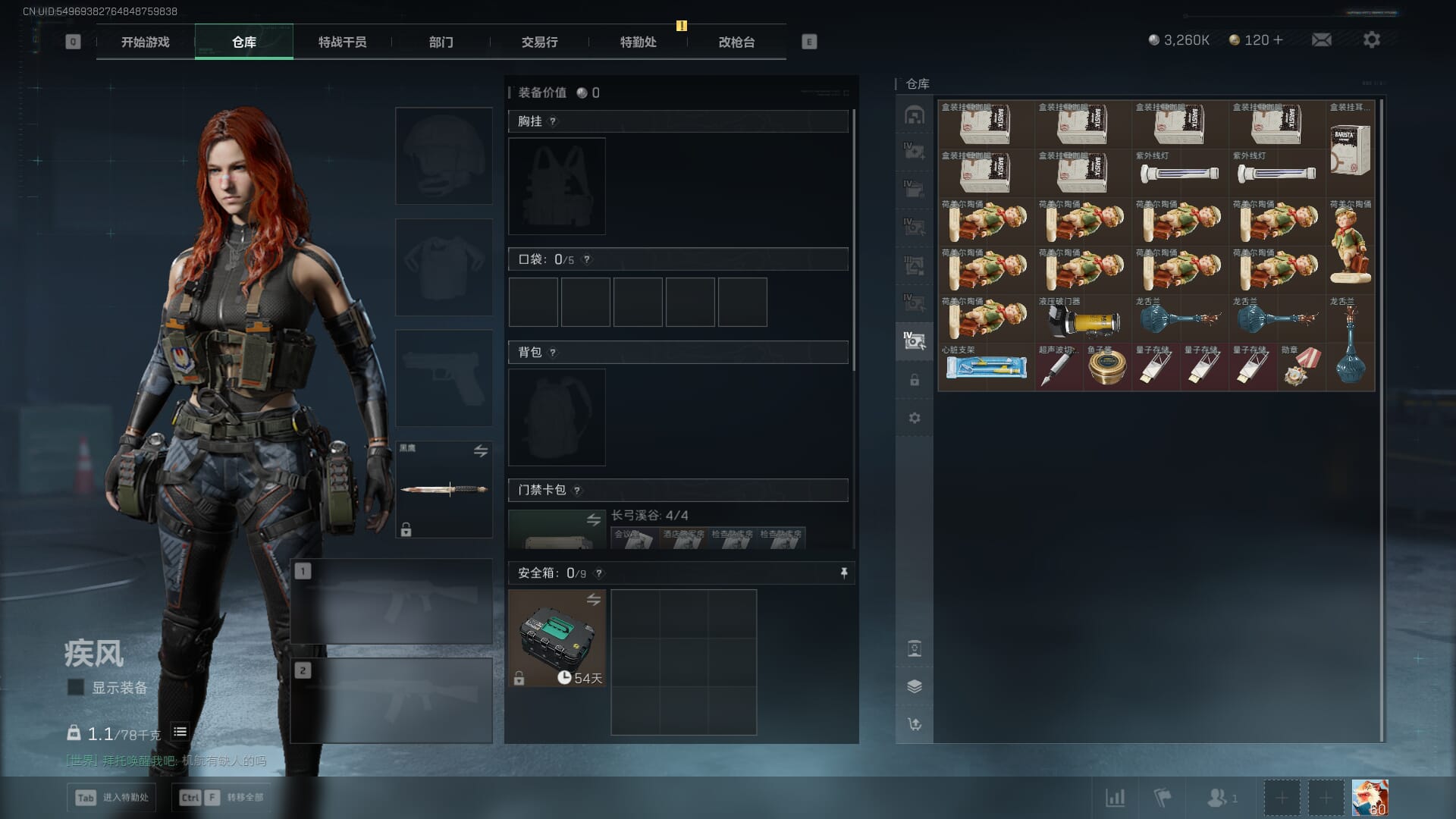Viewport: 1456px width, 819px height.
Task: Click the safe box container icon
Action: 557,638
